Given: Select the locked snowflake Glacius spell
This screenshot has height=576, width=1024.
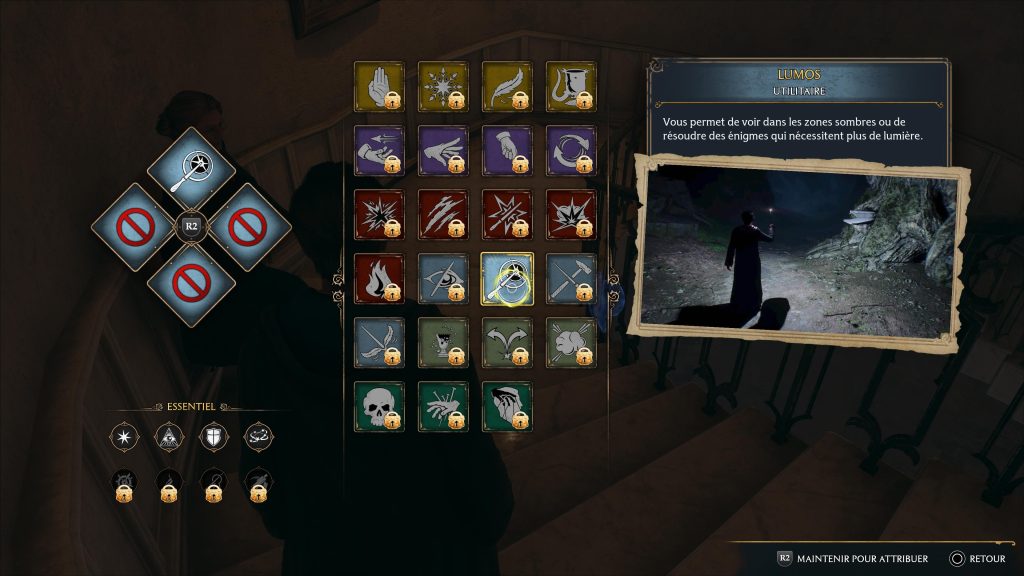Looking at the screenshot, I should click(443, 87).
